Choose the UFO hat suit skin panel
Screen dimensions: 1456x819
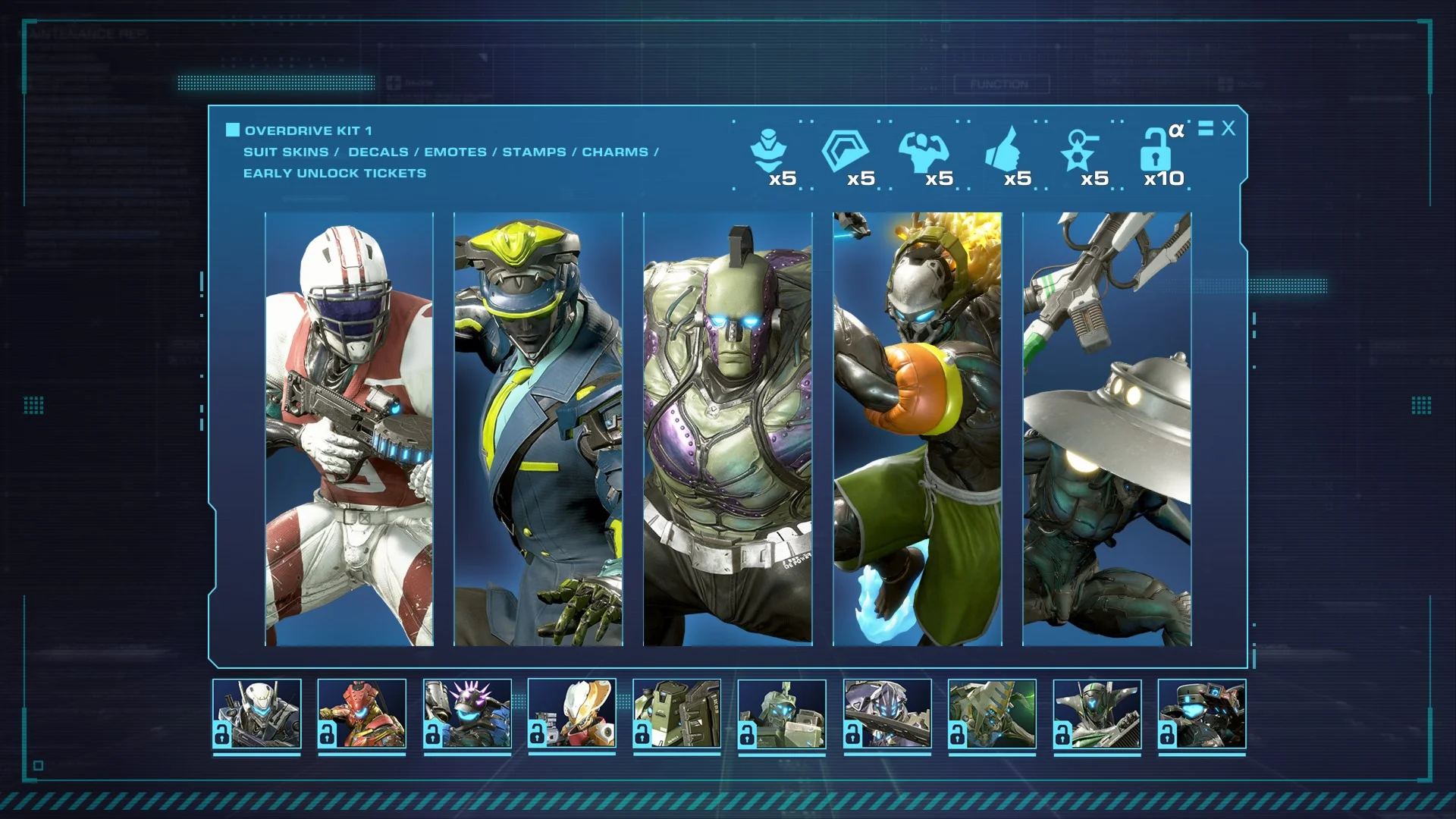tap(1107, 429)
